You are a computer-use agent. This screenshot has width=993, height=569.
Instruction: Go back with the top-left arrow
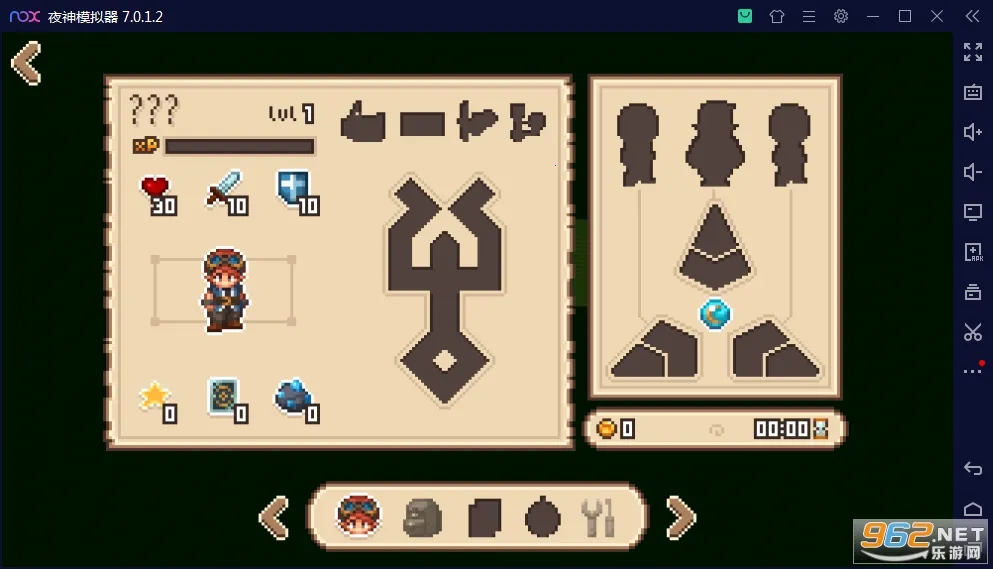[x=27, y=63]
